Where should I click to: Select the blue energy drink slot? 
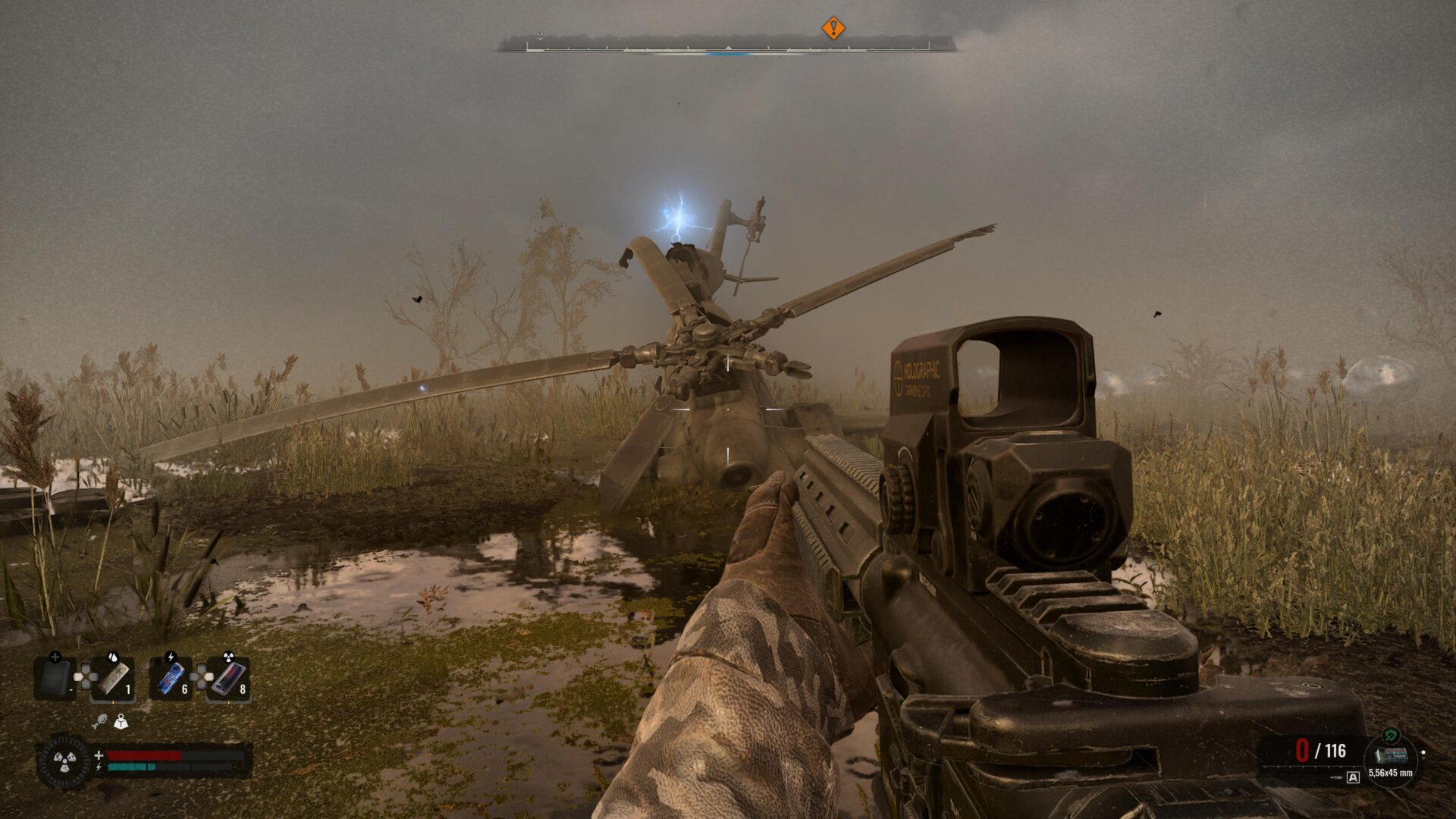[x=171, y=679]
